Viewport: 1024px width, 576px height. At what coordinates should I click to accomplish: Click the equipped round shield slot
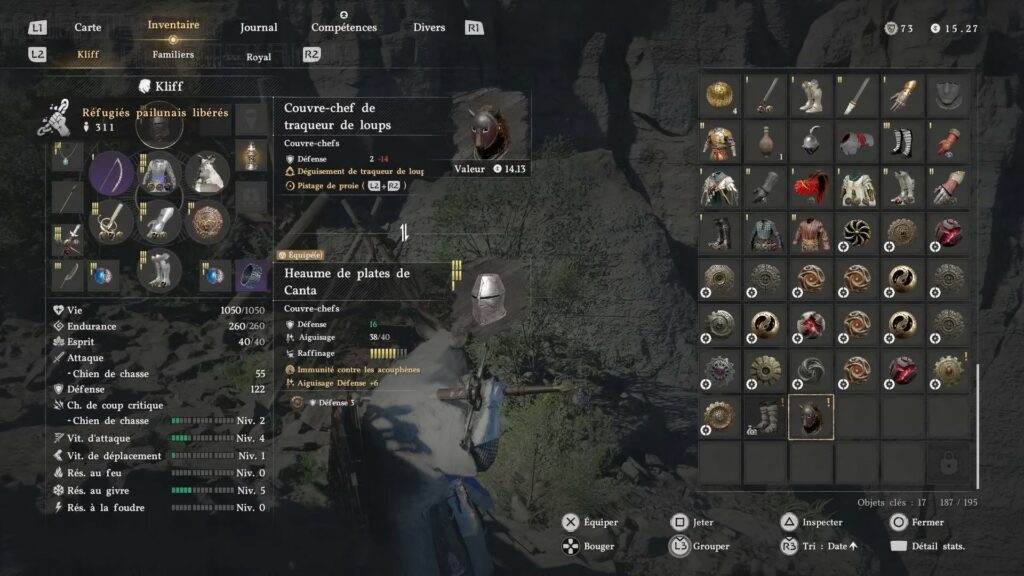click(x=209, y=221)
